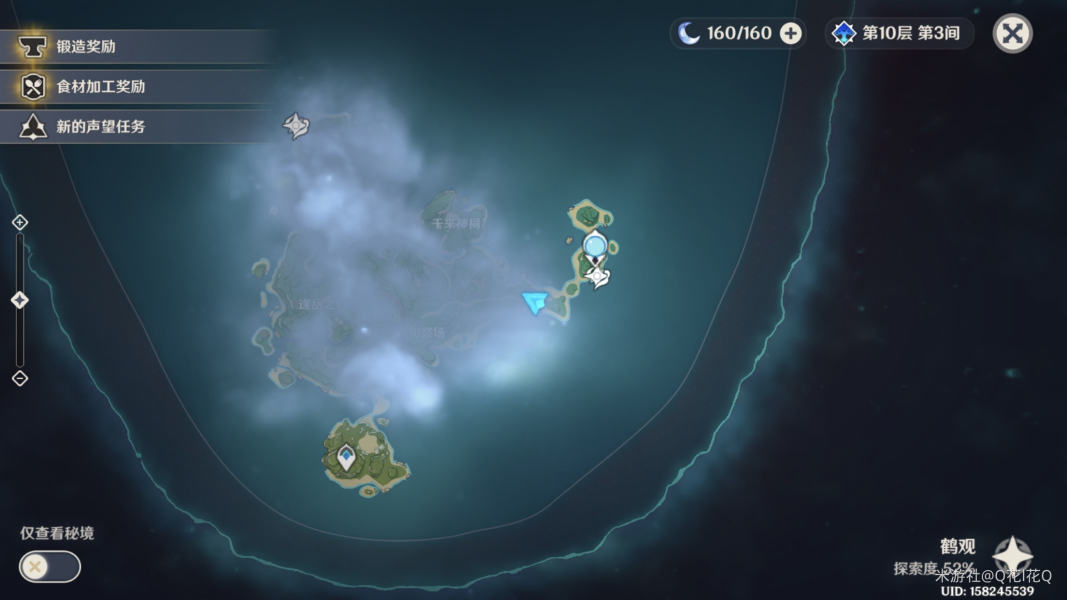The image size is (1067, 600).
Task: Click the marker in the fog's northwest edge
Action: (296, 126)
